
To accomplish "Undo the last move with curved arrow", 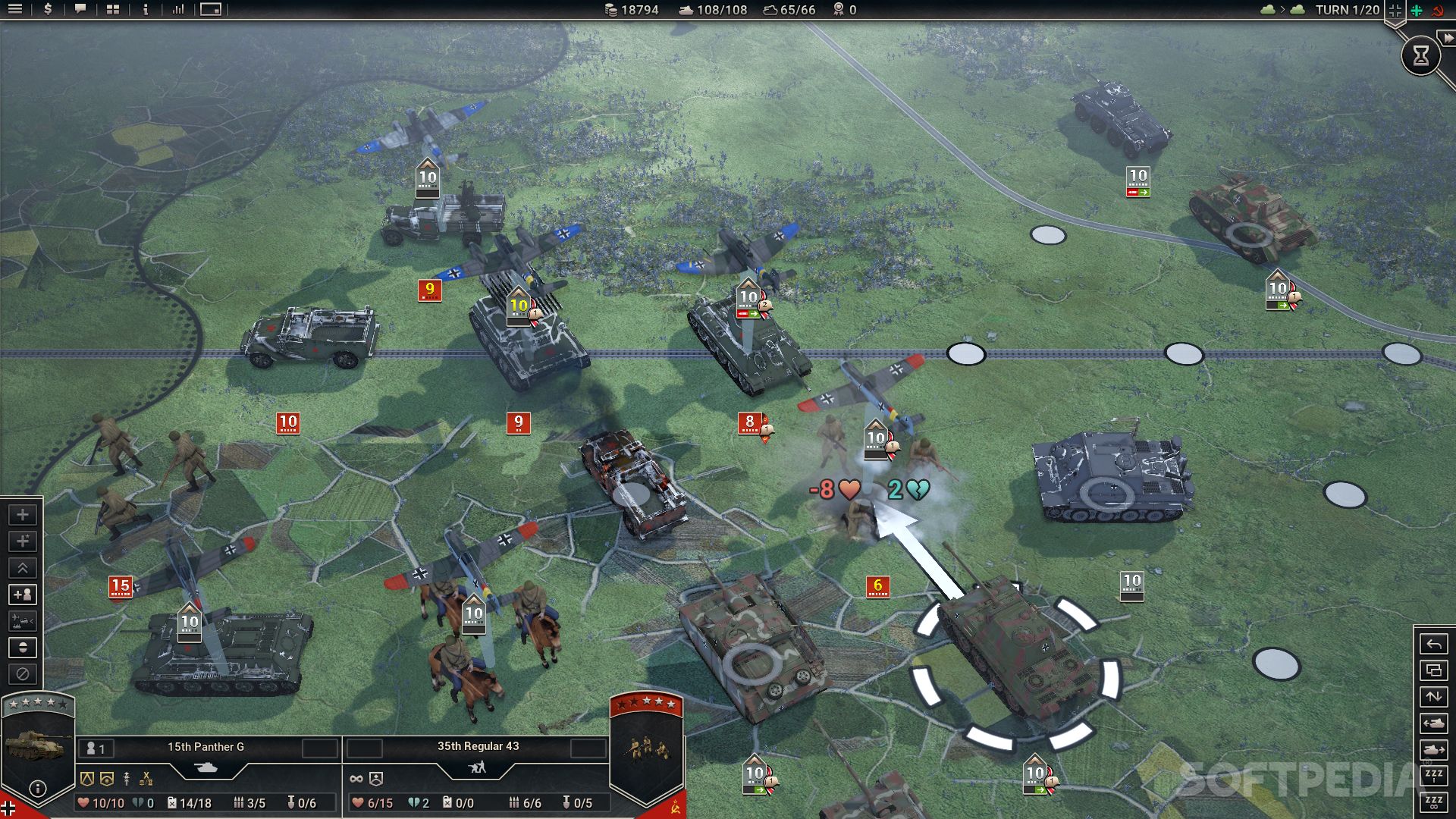I will pyautogui.click(x=1433, y=645).
